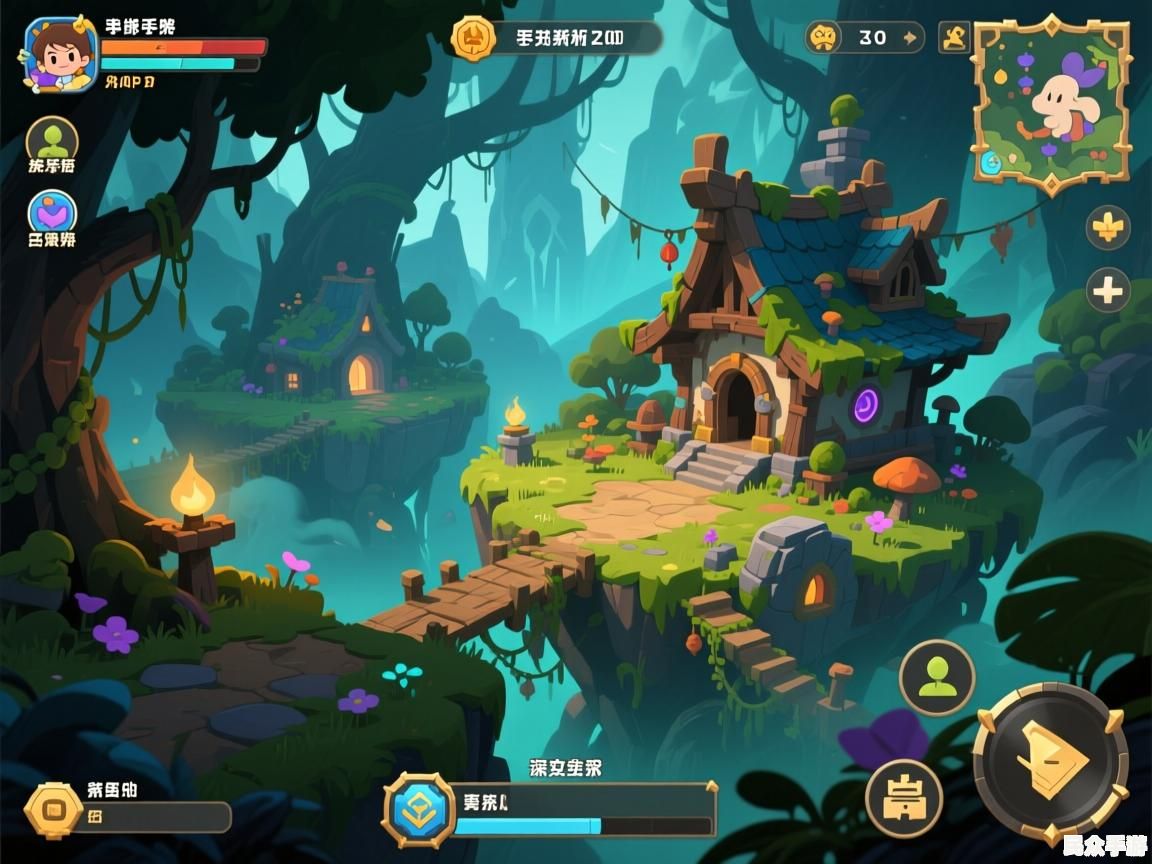Click the golden wing round button

[1108, 228]
